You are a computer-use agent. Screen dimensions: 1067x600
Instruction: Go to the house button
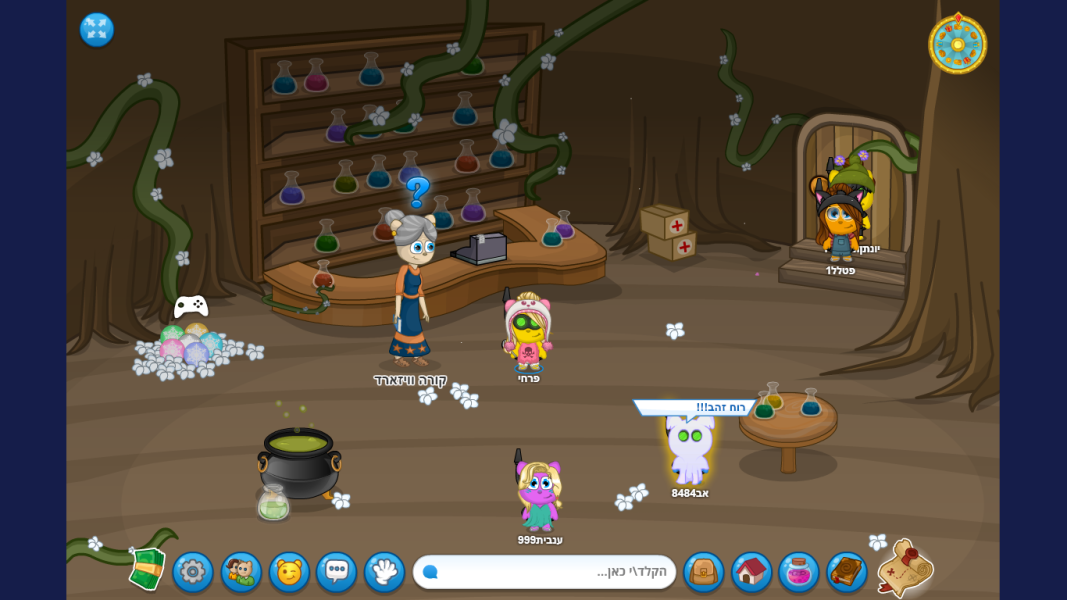752,572
